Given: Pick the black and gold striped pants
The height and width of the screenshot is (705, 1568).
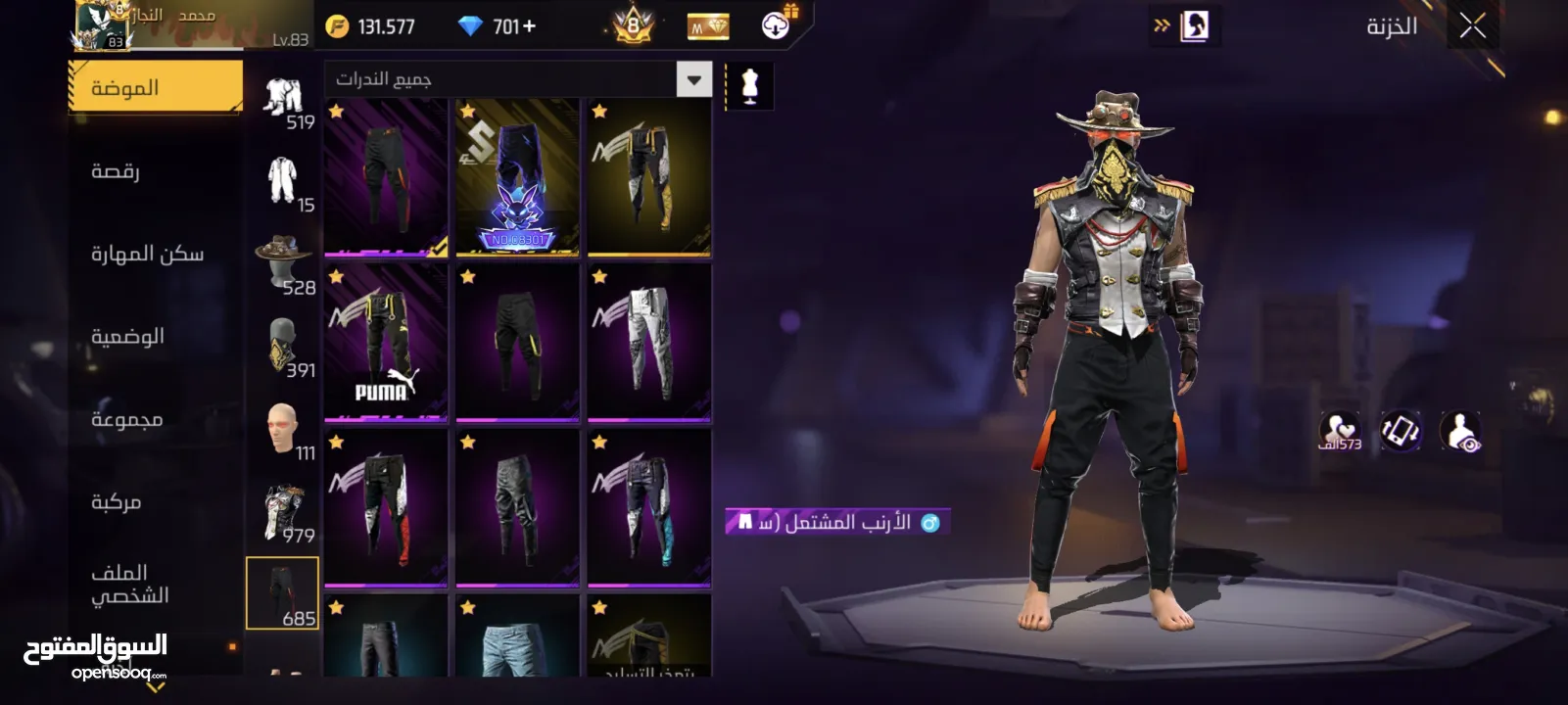Looking at the screenshot, I should pos(648,177).
